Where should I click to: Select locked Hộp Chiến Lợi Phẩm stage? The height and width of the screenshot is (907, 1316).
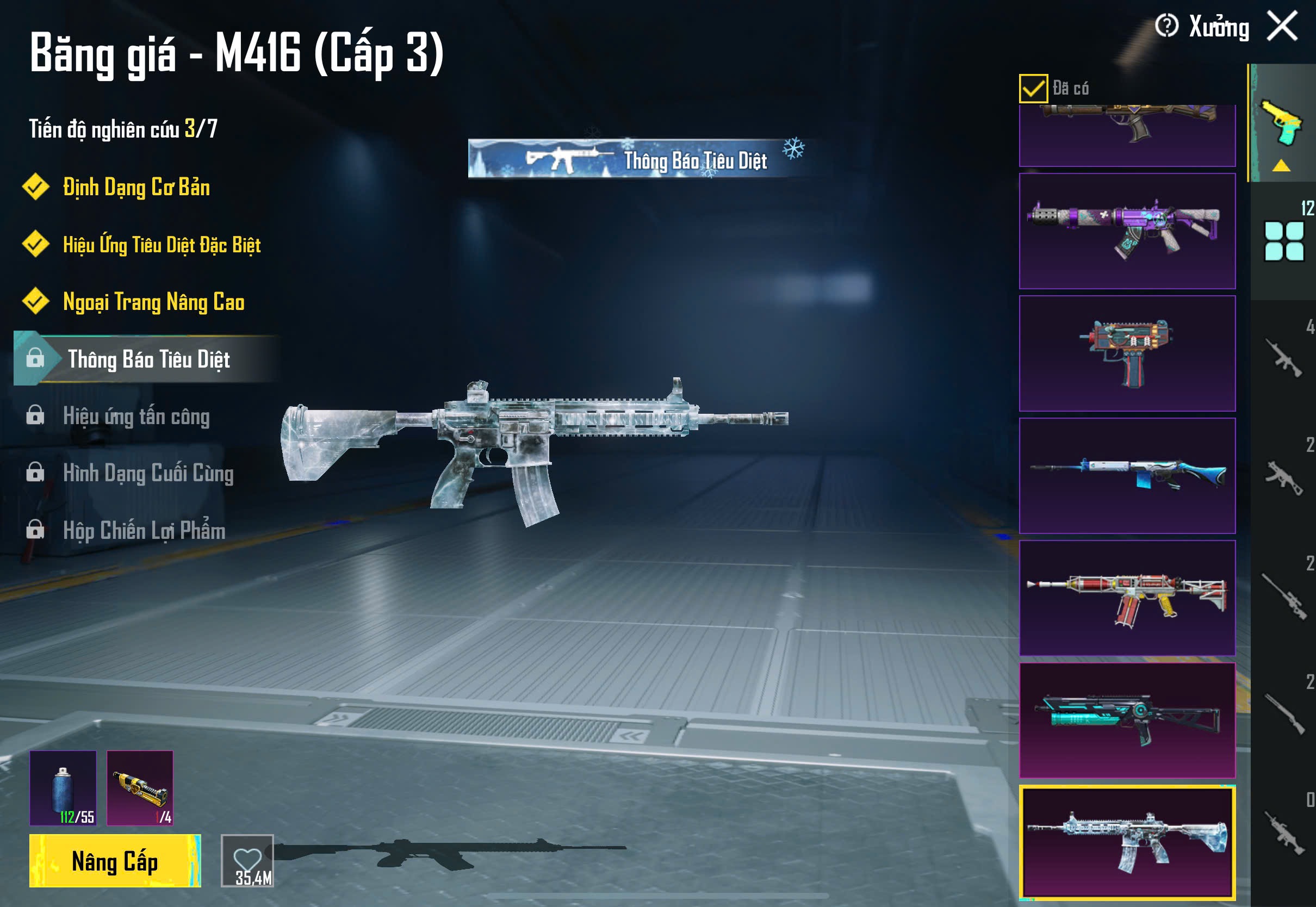(144, 530)
